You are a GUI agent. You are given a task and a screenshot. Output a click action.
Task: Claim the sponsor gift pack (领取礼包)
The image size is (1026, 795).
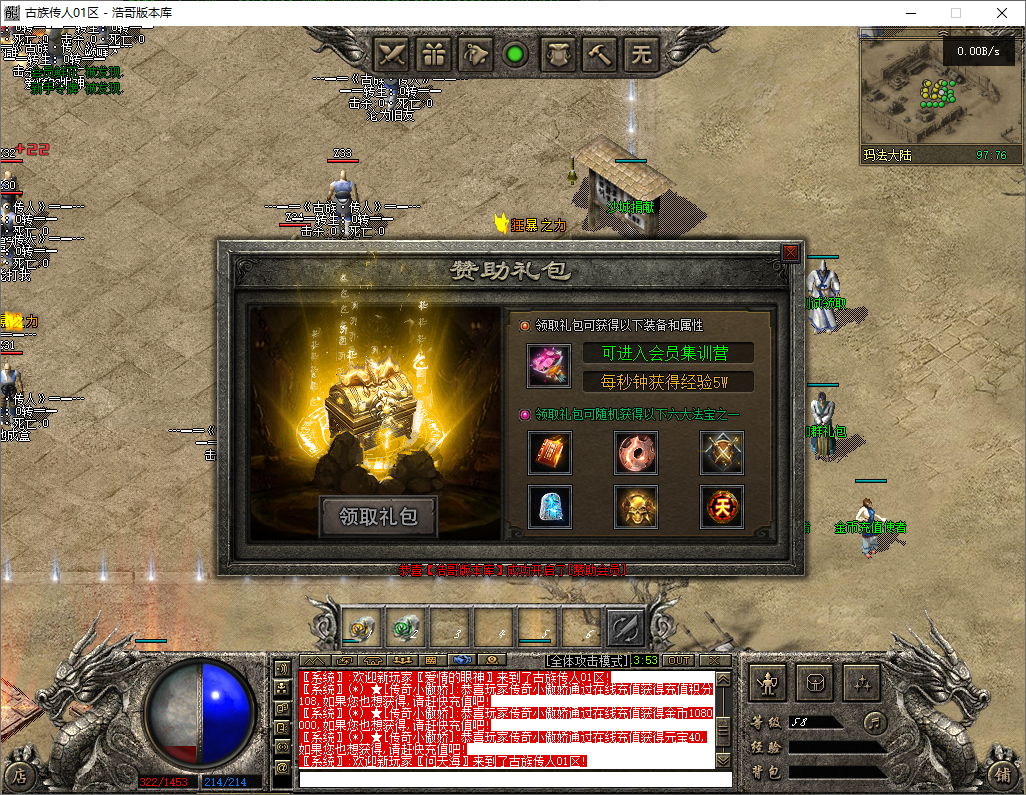pyautogui.click(x=378, y=517)
